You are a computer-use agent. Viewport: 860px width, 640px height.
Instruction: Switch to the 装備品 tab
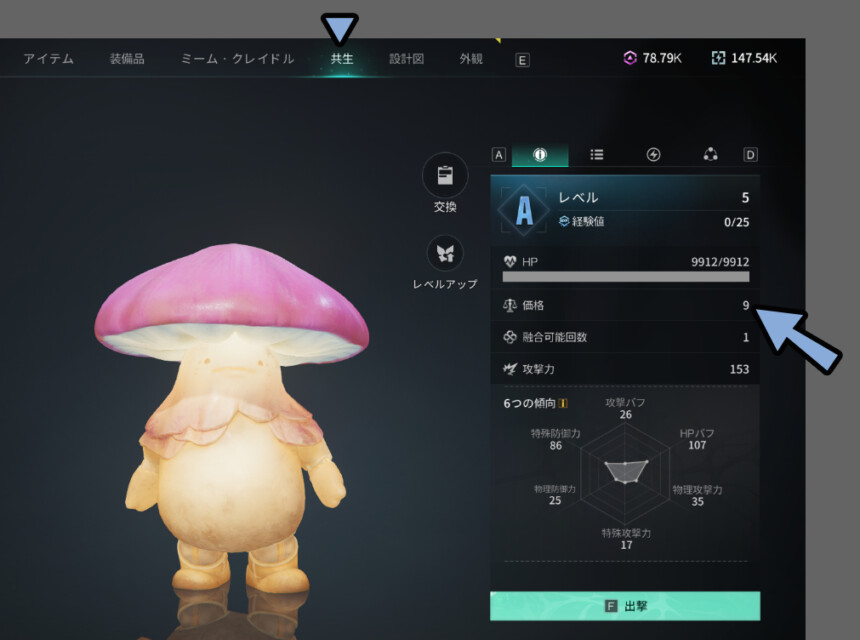point(127,59)
